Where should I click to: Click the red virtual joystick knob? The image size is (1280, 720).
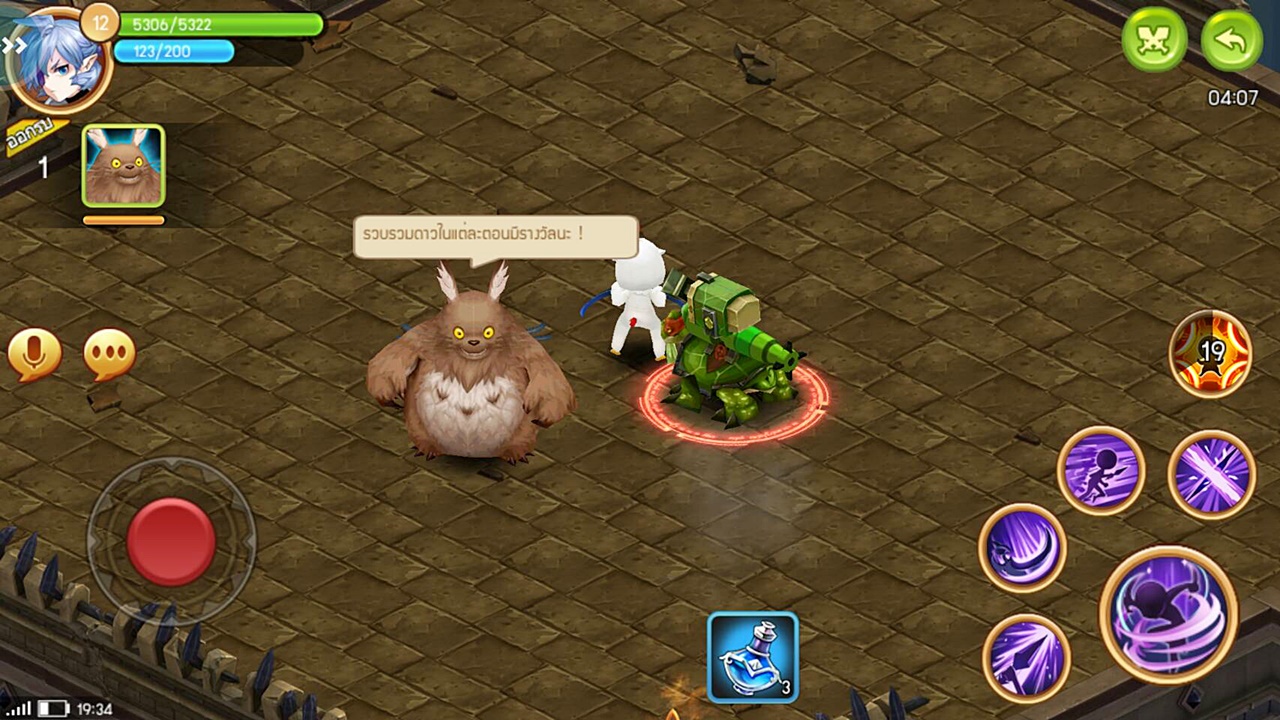click(x=171, y=542)
